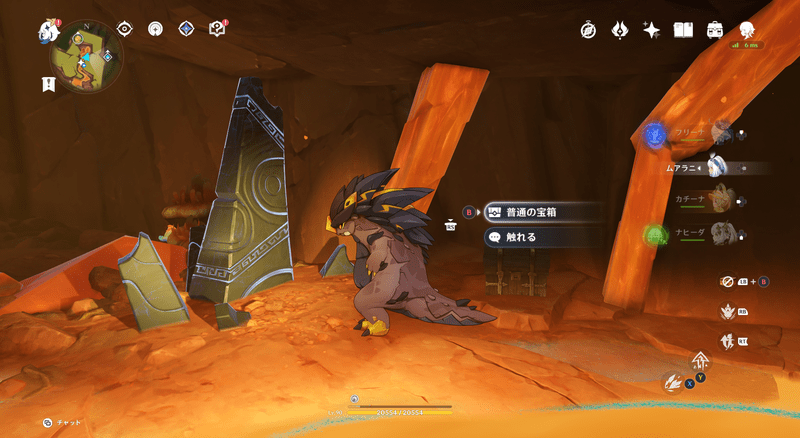
Task: Open the battle pass icon
Action: (619, 30)
